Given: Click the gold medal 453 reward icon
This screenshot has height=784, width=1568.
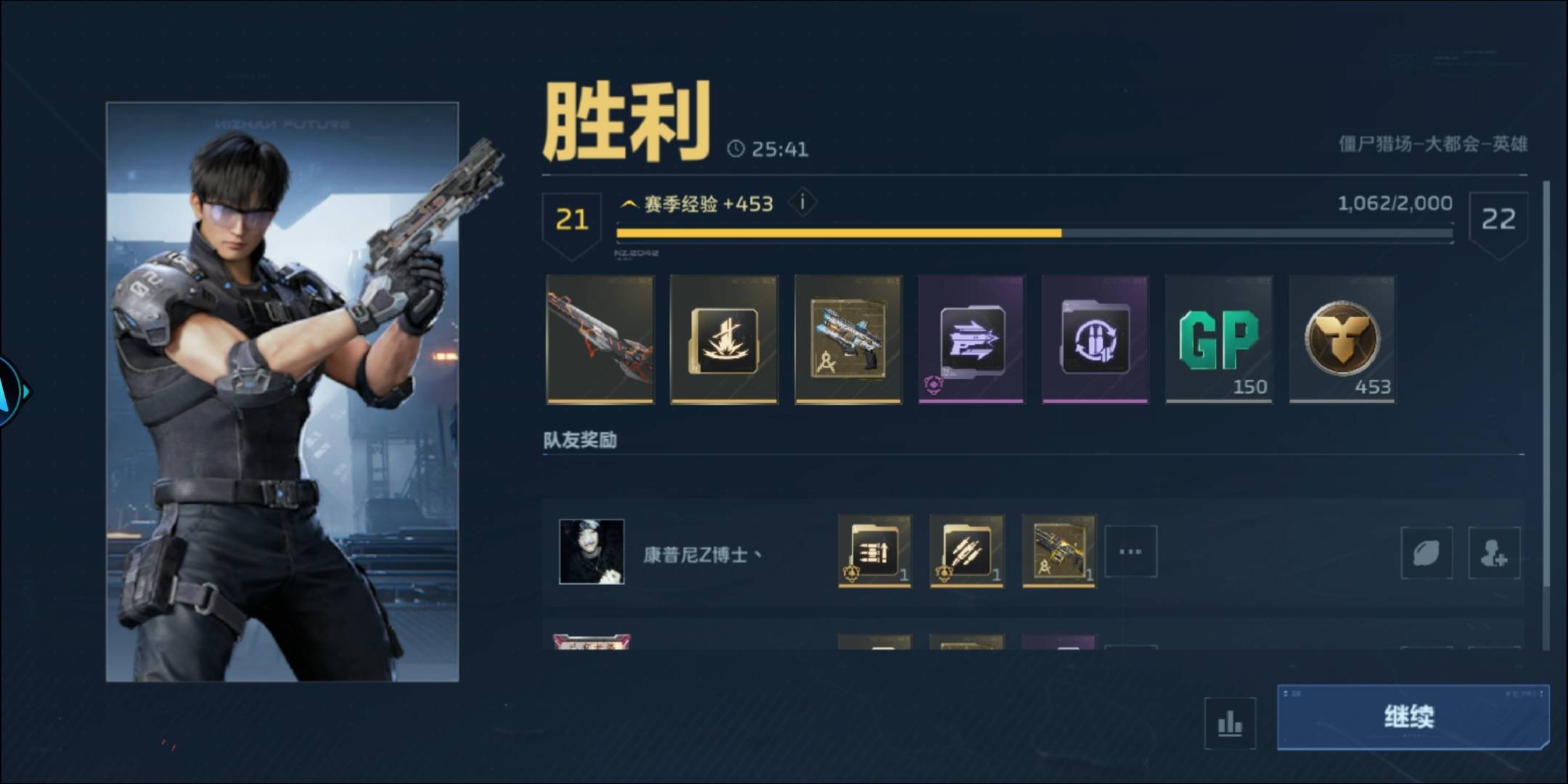Looking at the screenshot, I should (x=1342, y=340).
